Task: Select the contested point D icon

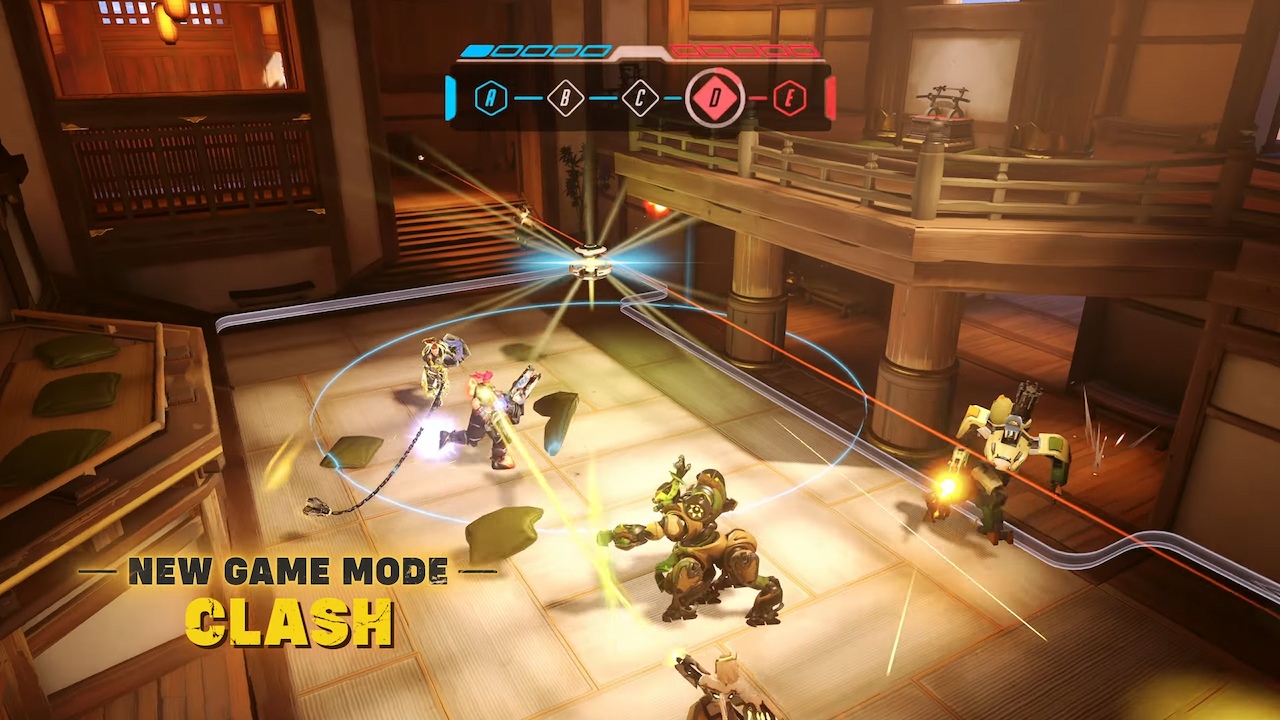Action: (716, 97)
